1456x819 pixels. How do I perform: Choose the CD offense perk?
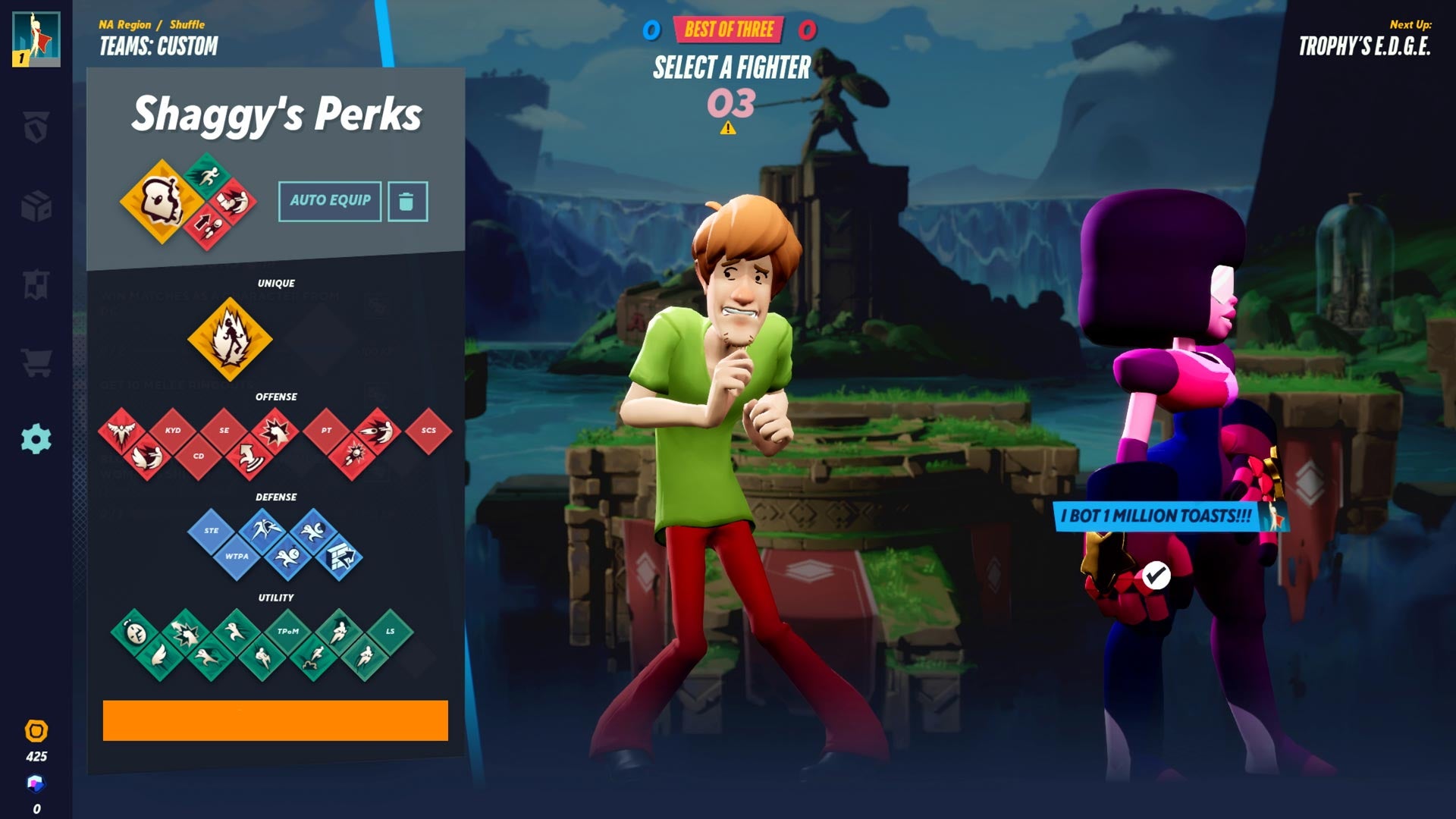tap(199, 457)
